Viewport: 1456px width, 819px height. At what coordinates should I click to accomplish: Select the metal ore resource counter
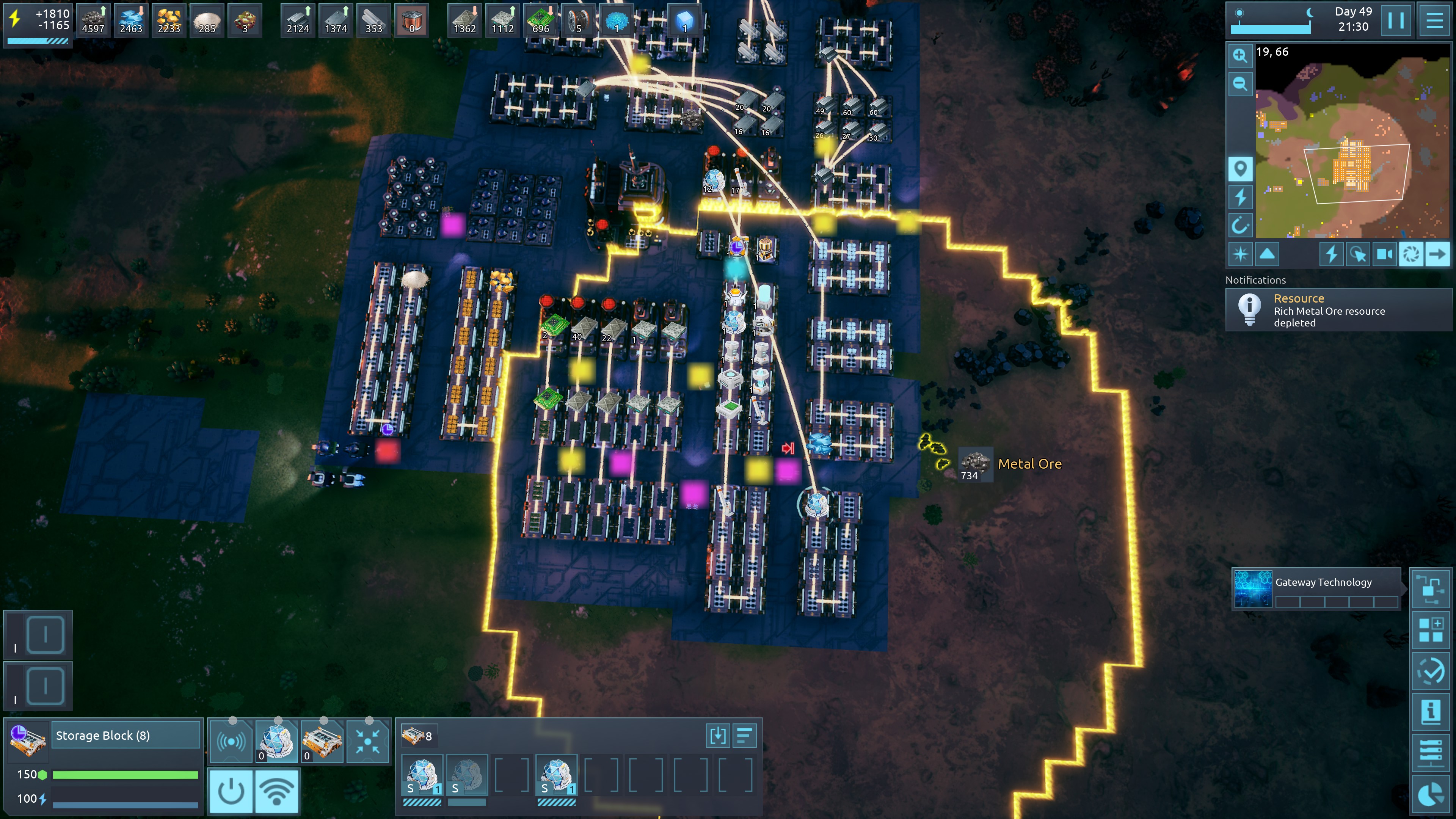pyautogui.click(x=93, y=20)
